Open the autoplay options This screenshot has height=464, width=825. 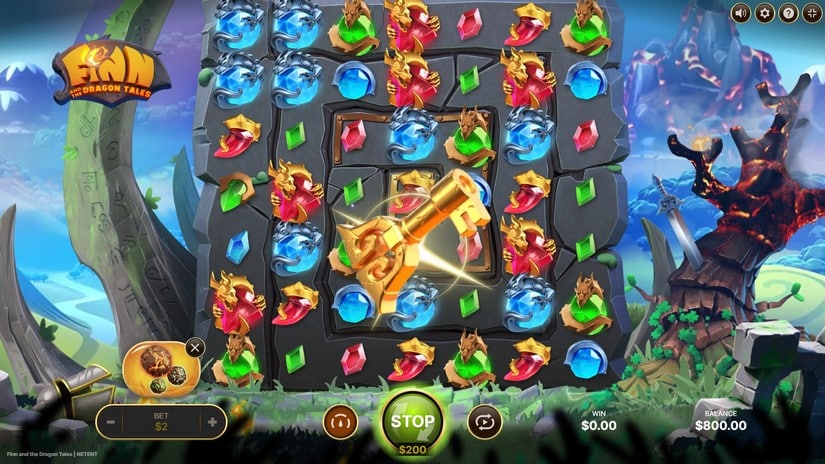(484, 422)
